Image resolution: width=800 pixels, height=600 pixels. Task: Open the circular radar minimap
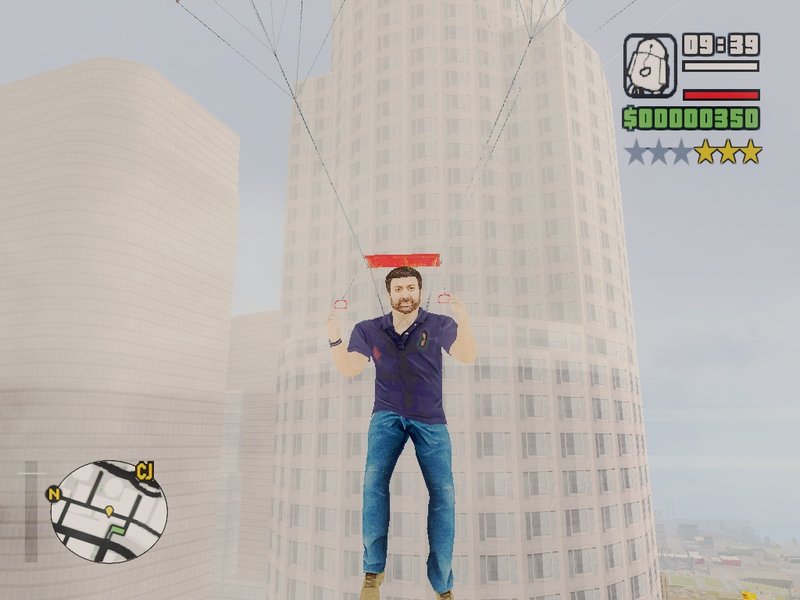pyautogui.click(x=108, y=511)
